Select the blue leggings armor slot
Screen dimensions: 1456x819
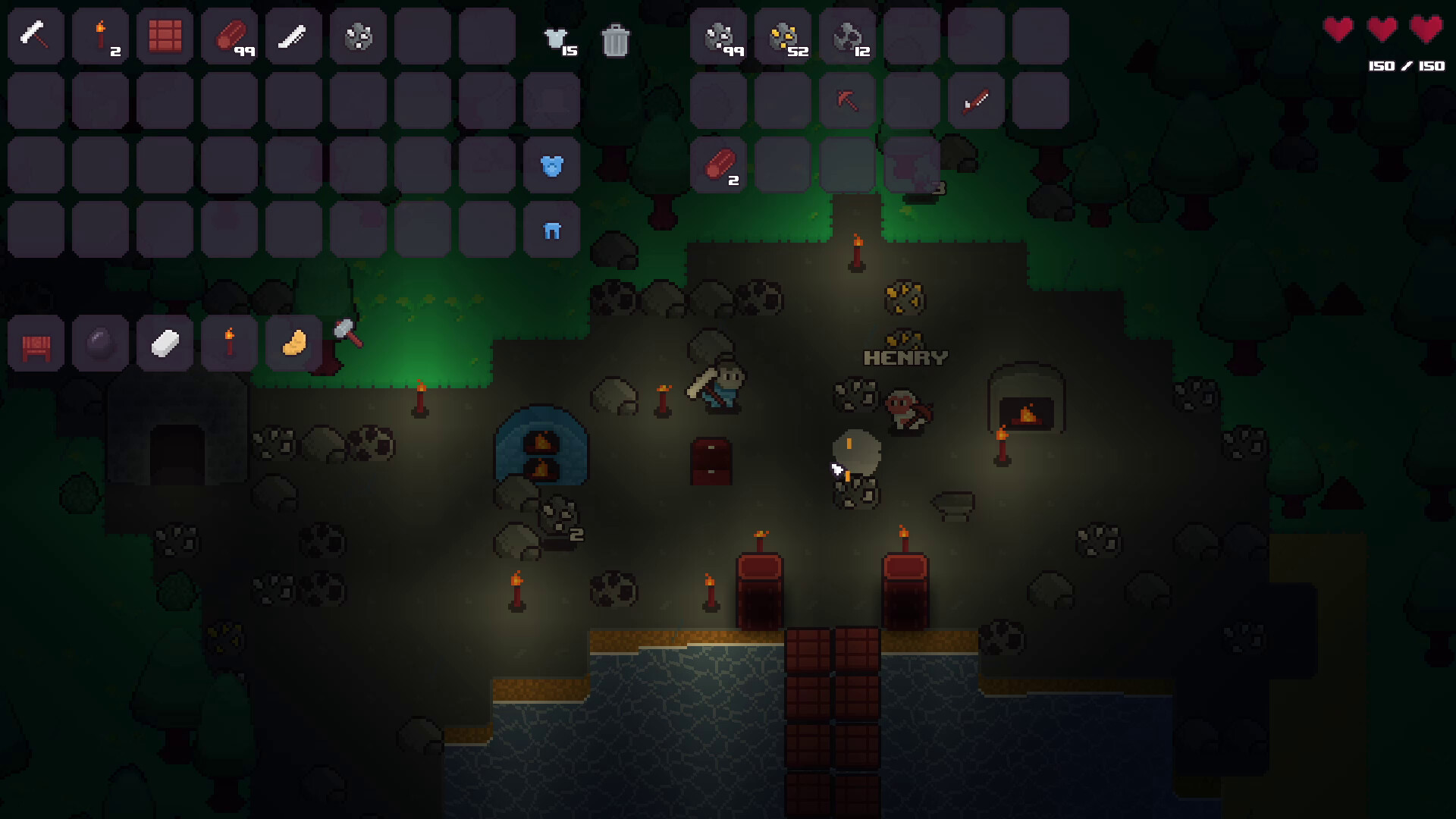(551, 230)
